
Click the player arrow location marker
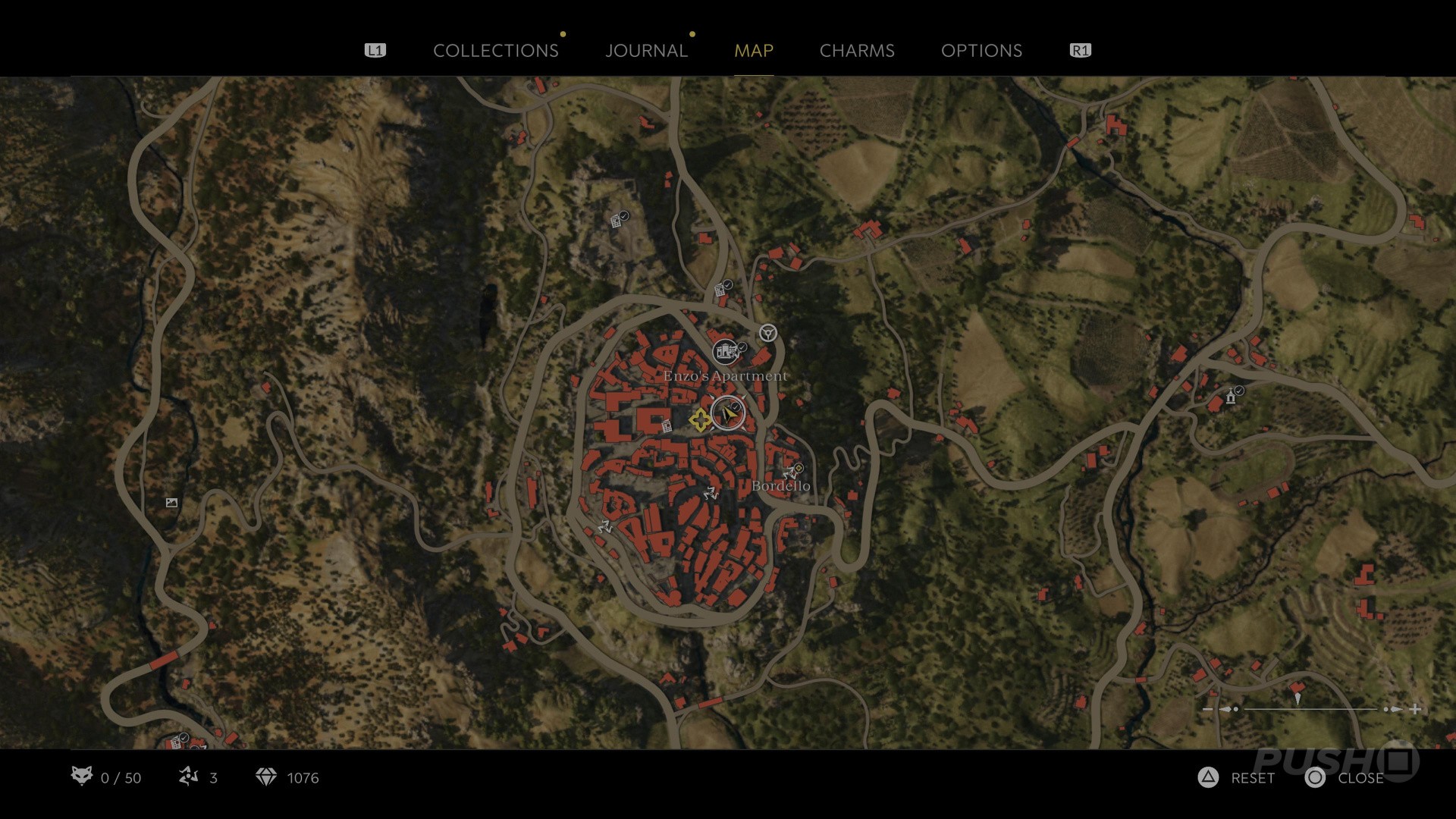729,414
